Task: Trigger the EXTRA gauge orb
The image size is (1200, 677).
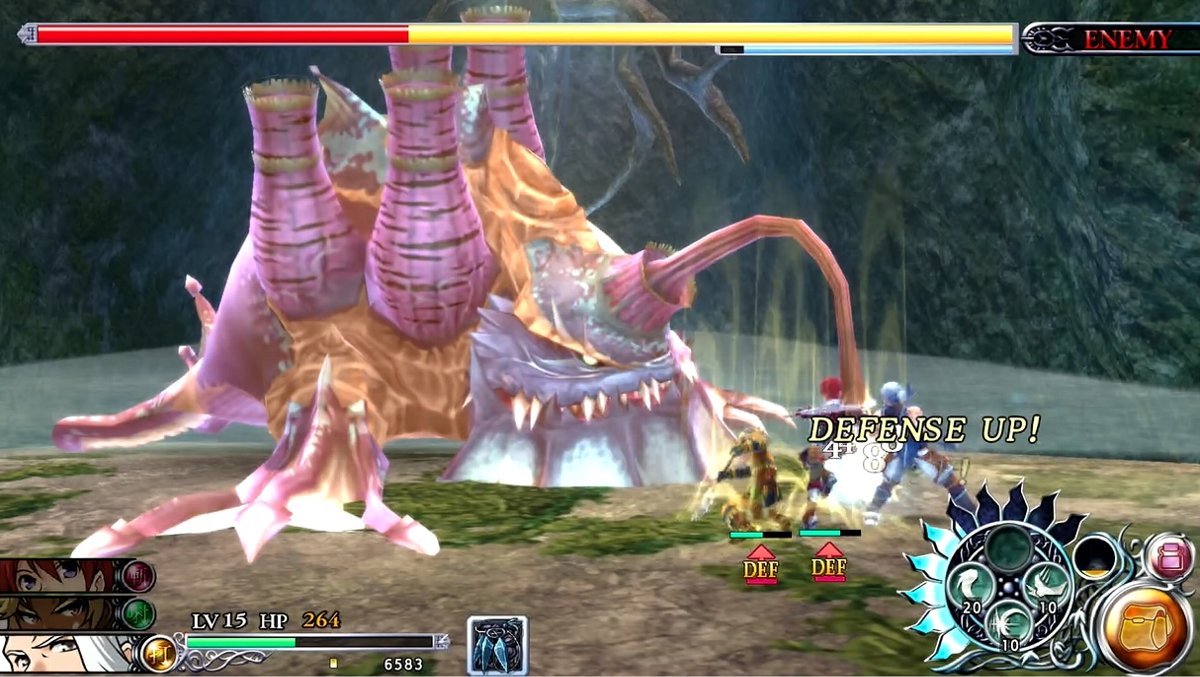Action: [x=1094, y=556]
